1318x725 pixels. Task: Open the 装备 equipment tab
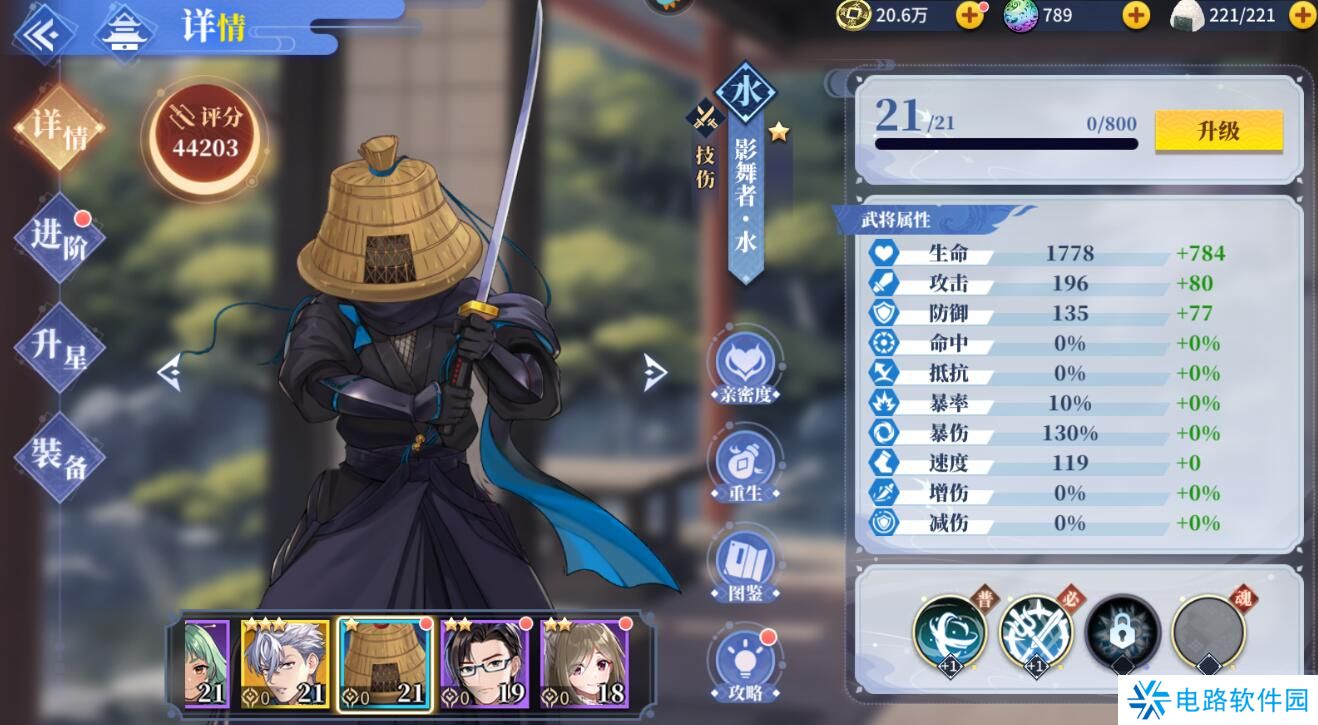pos(60,457)
